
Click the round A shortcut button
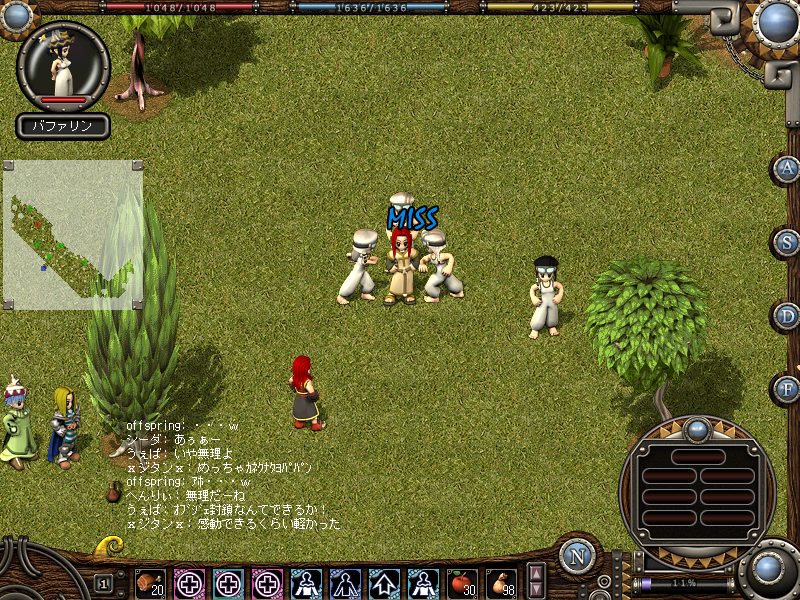pyautogui.click(x=788, y=169)
